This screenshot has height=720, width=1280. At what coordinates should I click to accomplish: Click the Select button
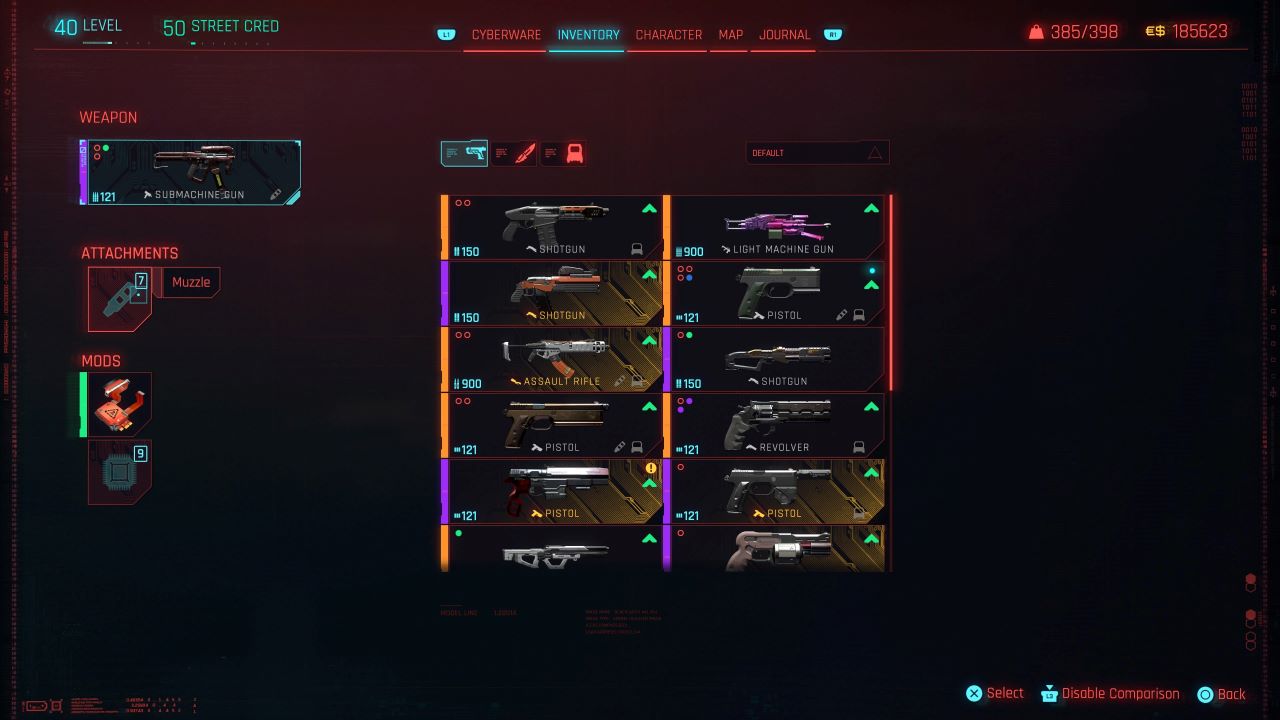(x=994, y=693)
